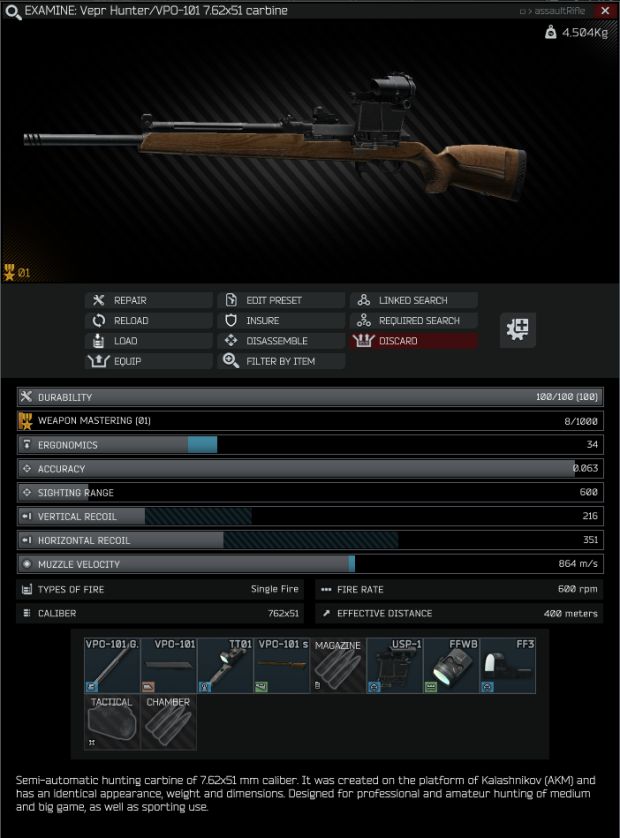Select the TT01 rear sight slot
The height and width of the screenshot is (838, 620).
click(225, 665)
